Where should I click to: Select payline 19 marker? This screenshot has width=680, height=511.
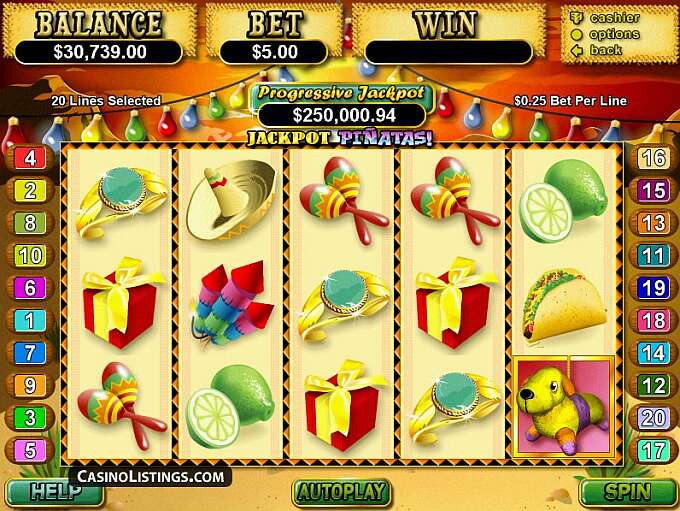(652, 288)
